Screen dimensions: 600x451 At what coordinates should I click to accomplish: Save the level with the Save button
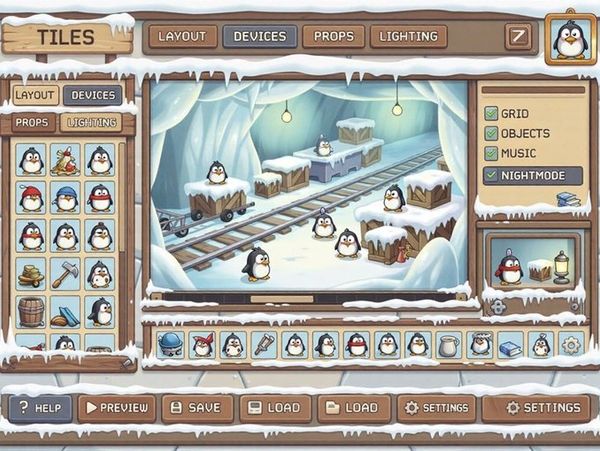[196, 408]
